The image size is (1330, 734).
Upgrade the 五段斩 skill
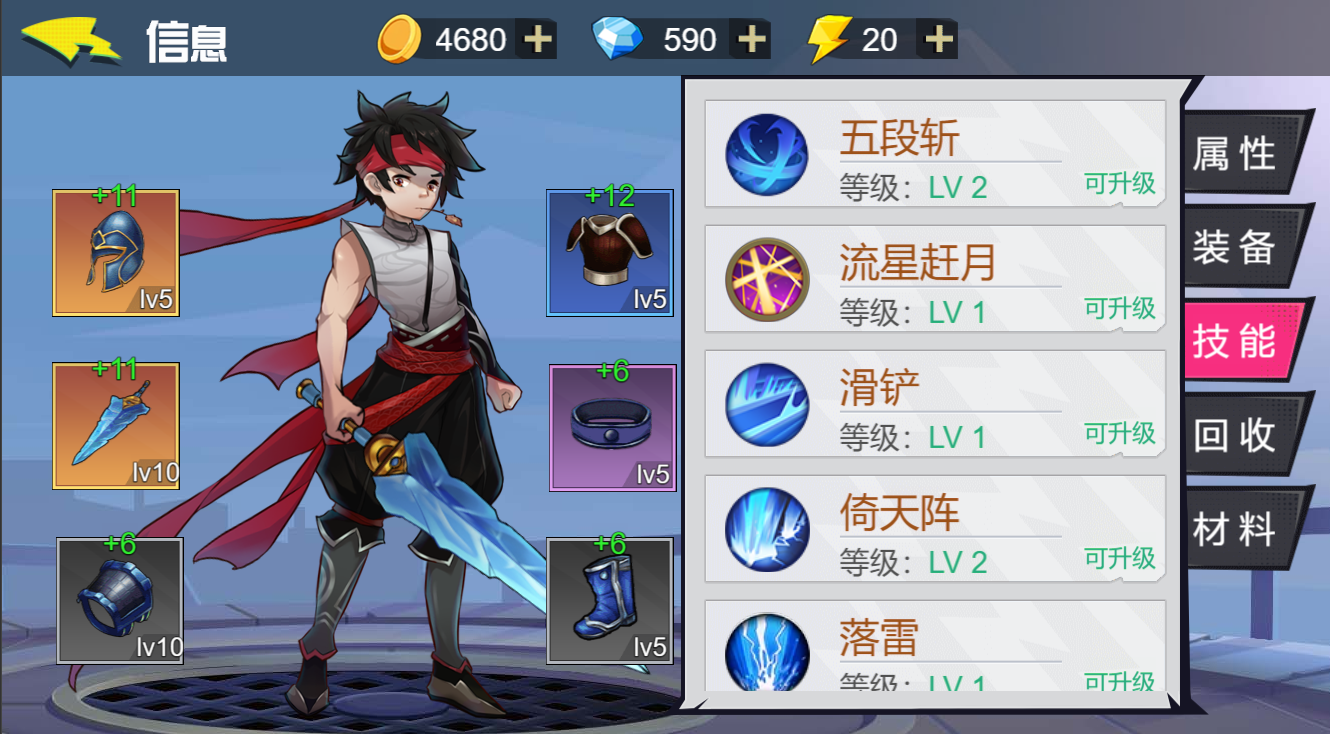(x=1119, y=183)
